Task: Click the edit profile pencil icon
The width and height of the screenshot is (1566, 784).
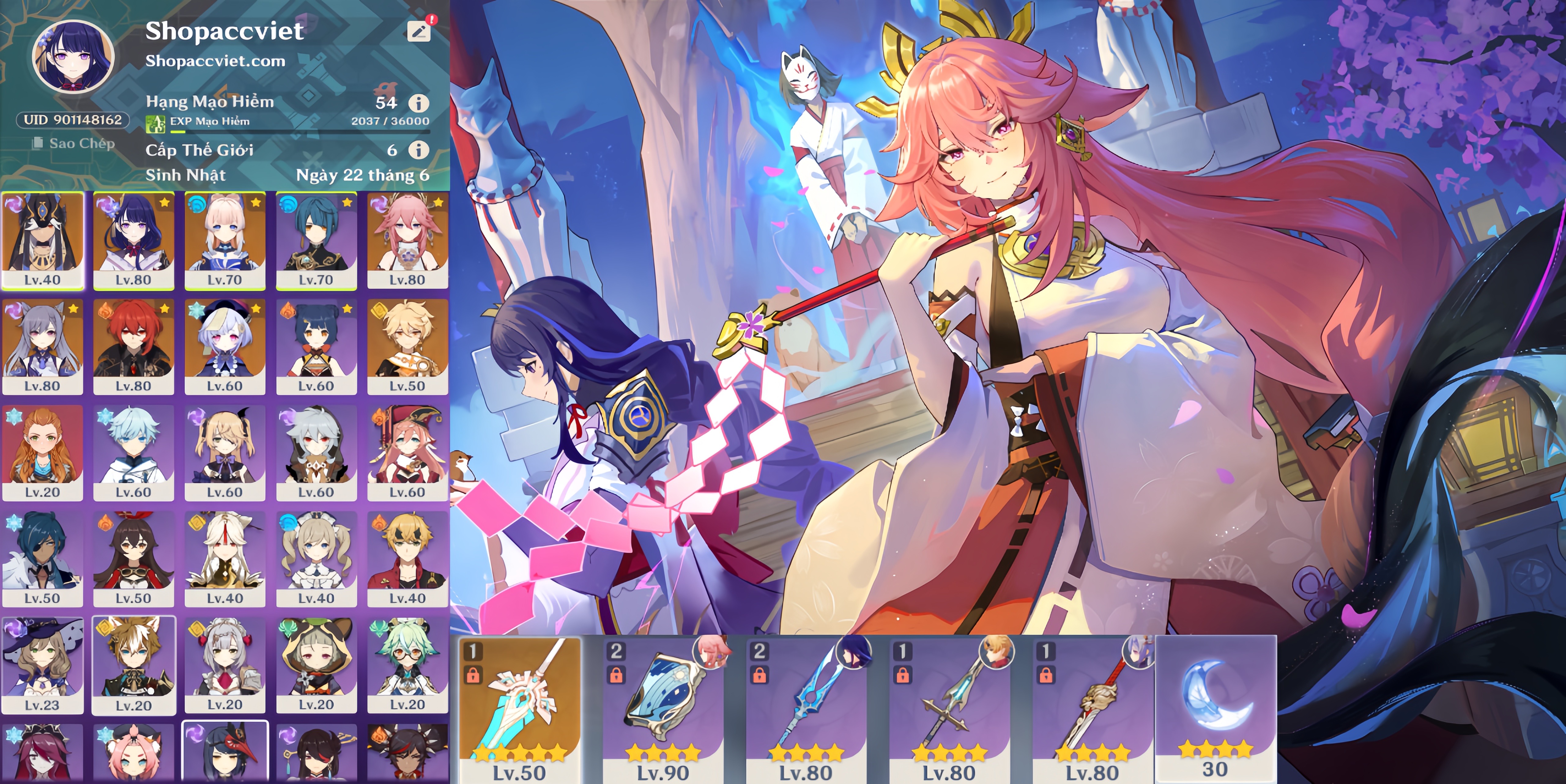Action: pyautogui.click(x=419, y=32)
